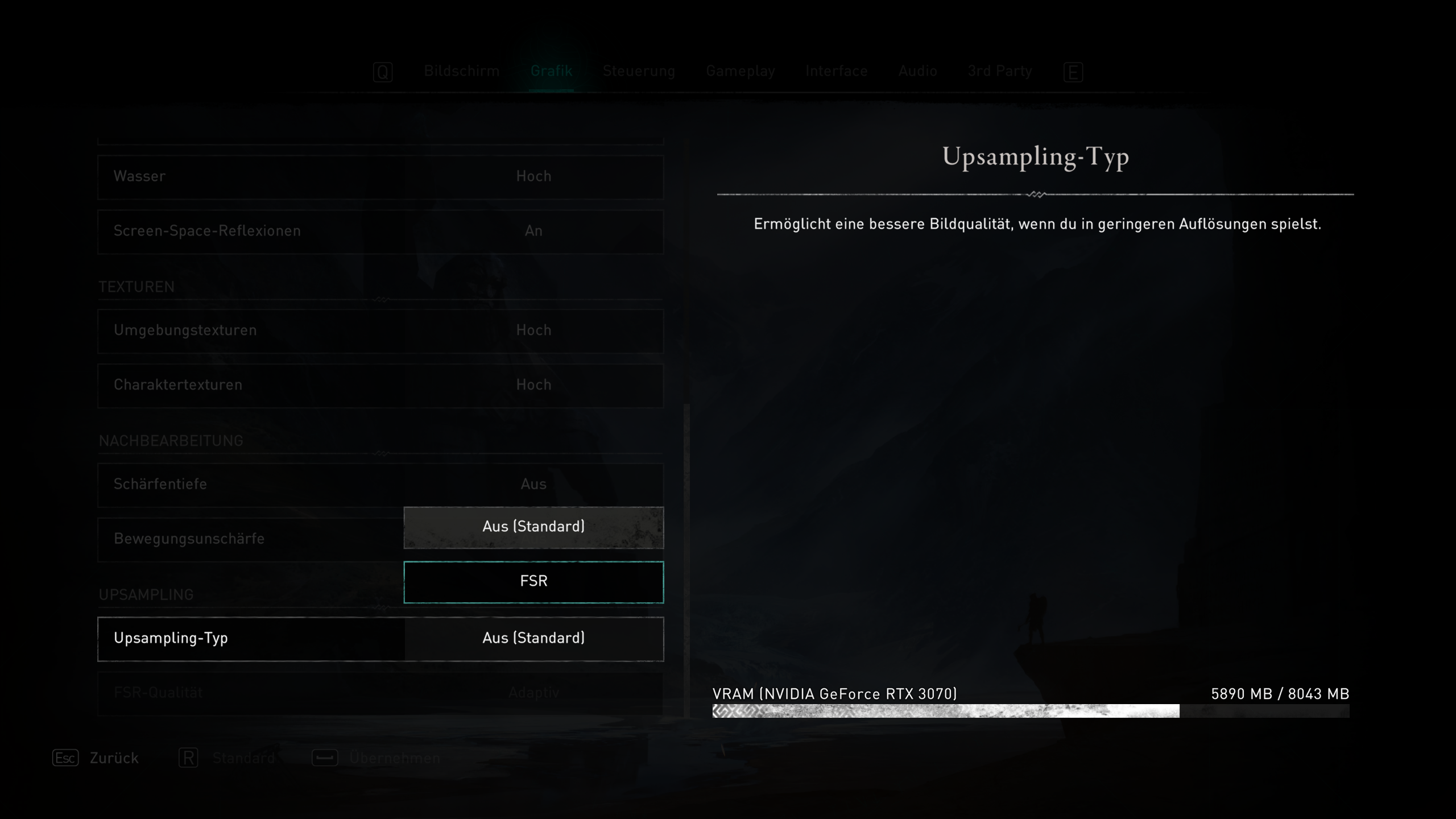Image resolution: width=1456 pixels, height=819 pixels.
Task: Open the Upsampling-Typ dropdown
Action: point(380,638)
